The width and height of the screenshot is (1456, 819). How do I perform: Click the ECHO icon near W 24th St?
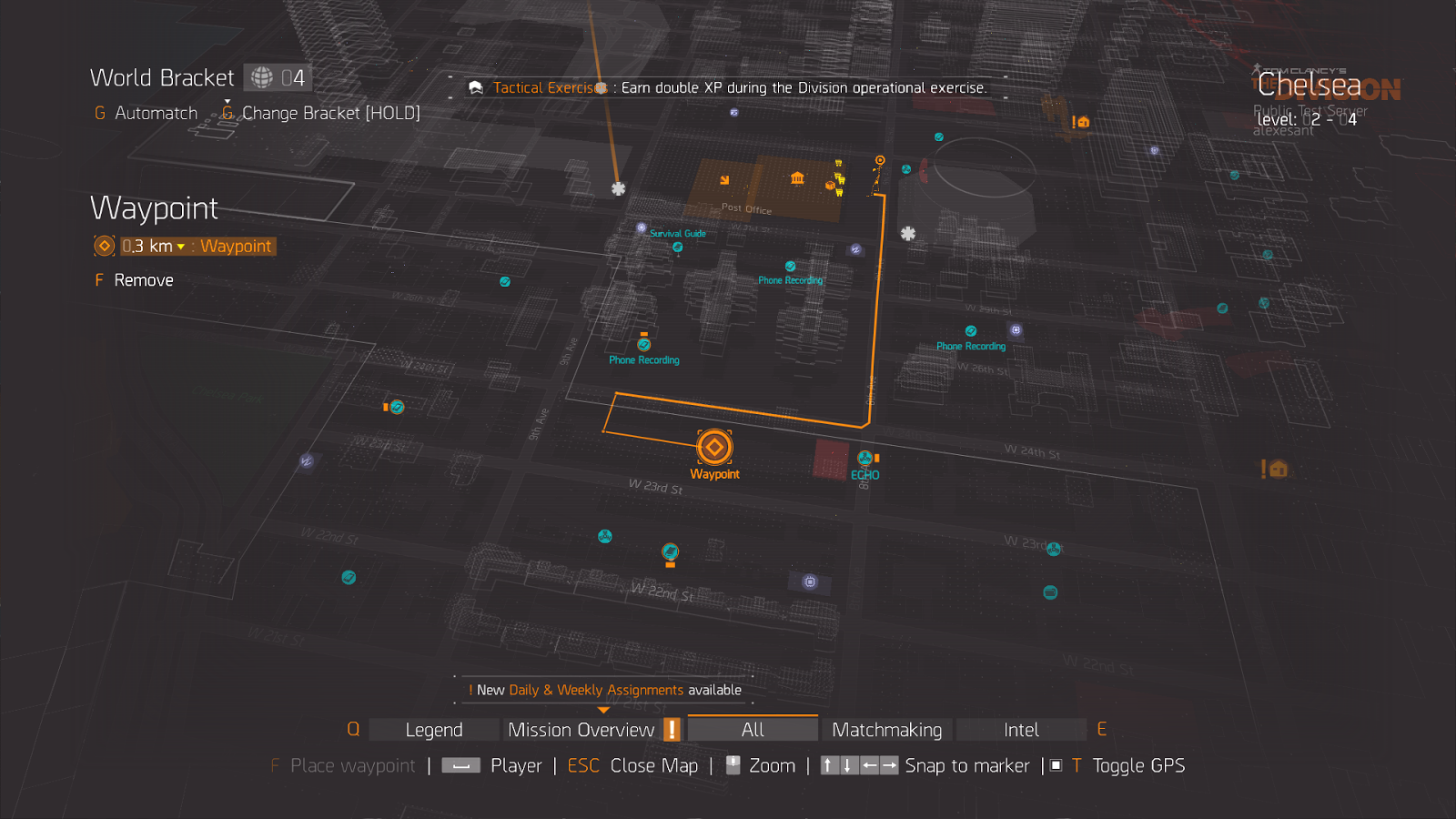point(864,458)
